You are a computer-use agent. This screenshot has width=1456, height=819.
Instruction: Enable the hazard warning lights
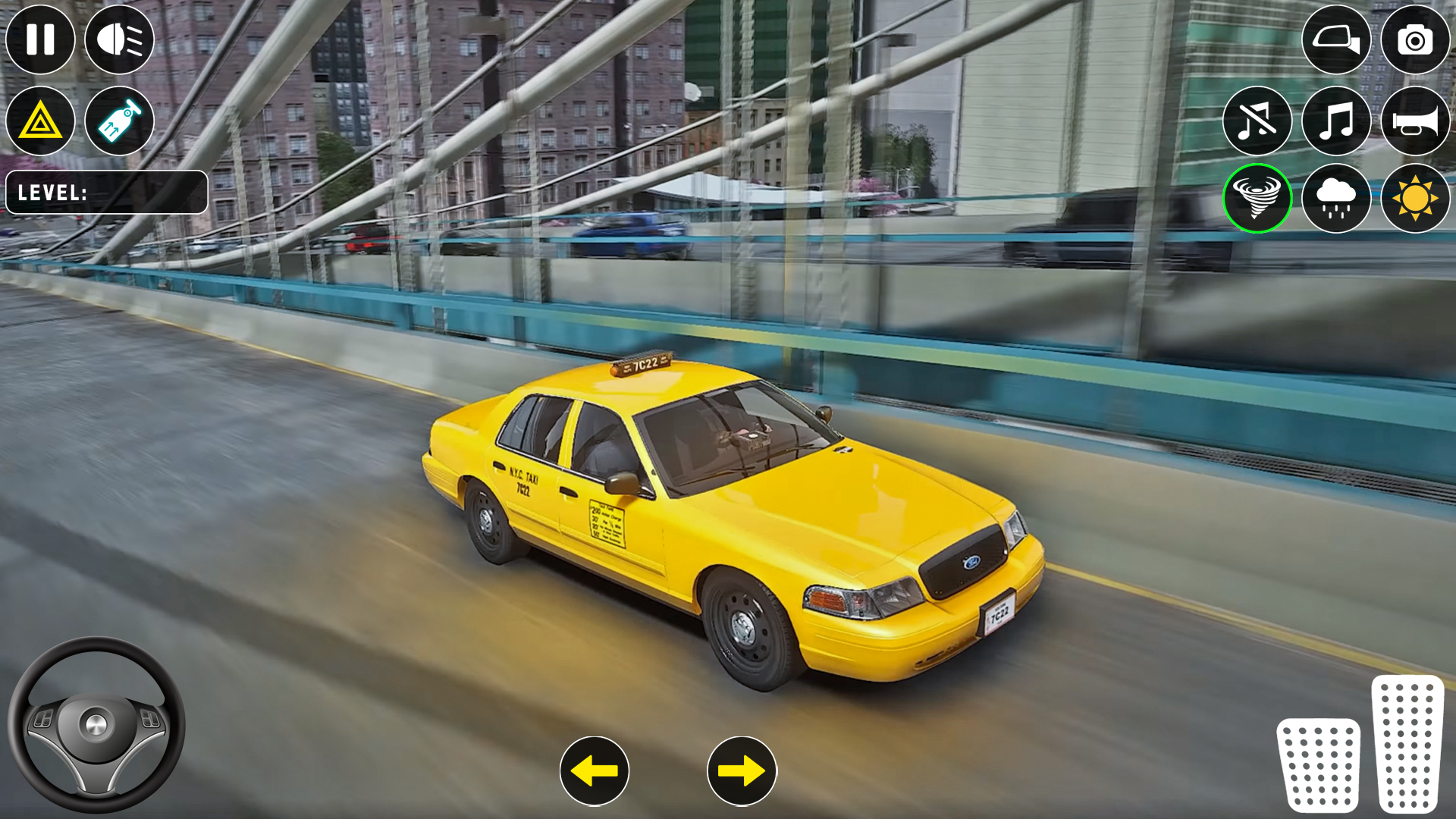pyautogui.click(x=39, y=121)
